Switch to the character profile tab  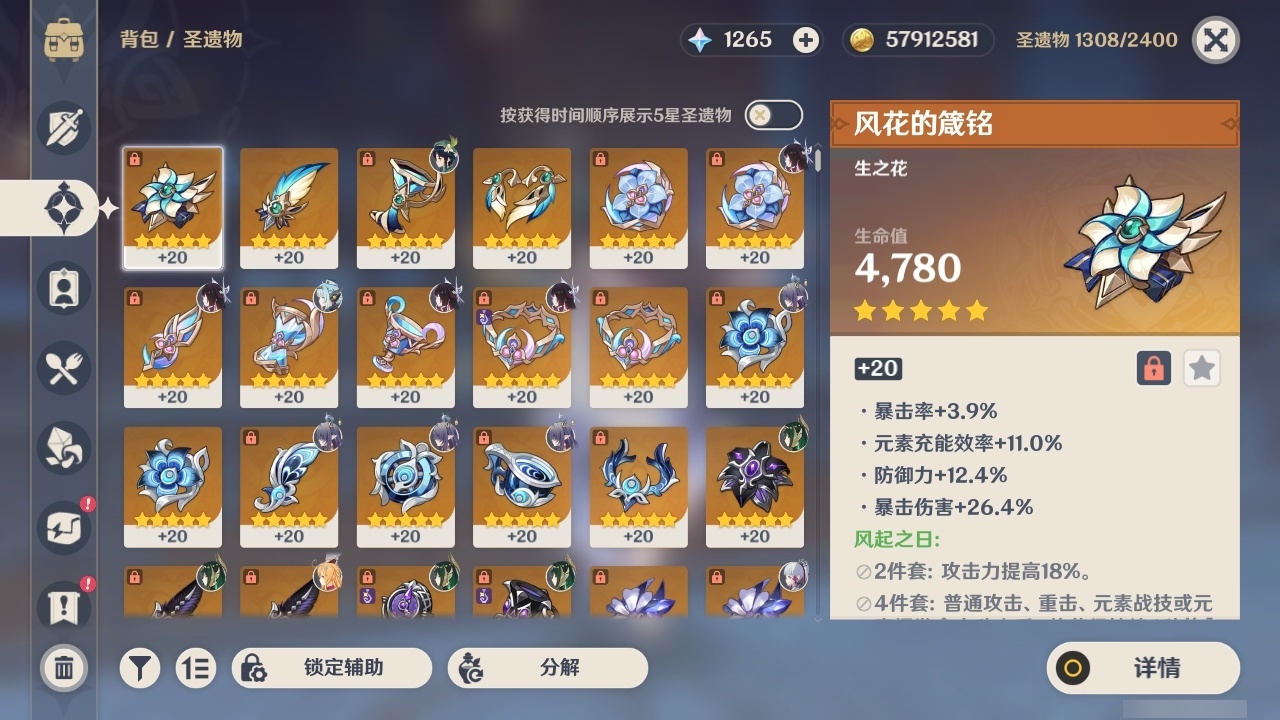click(63, 288)
